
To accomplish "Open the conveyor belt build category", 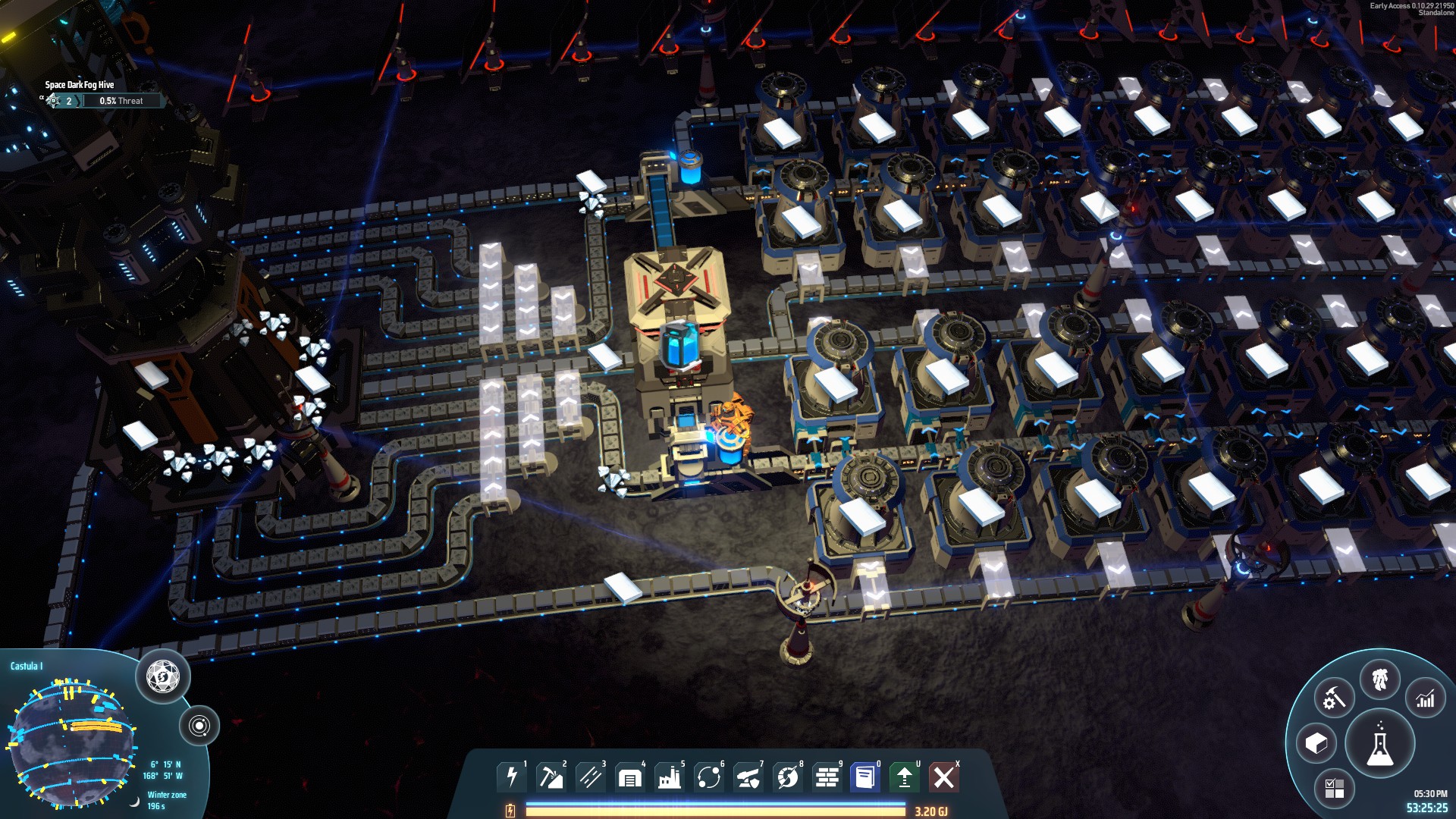I will coord(591,777).
